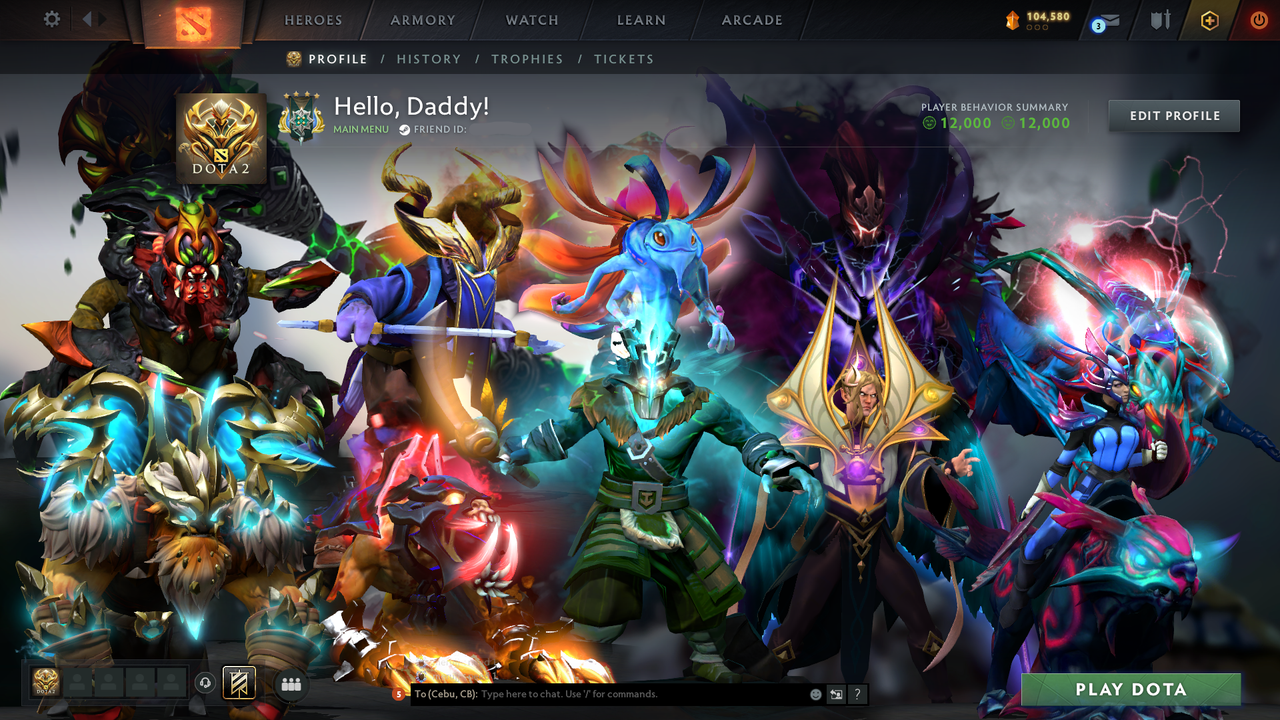Open unread messages via envelope icon
This screenshot has width=1280, height=720.
click(1106, 20)
